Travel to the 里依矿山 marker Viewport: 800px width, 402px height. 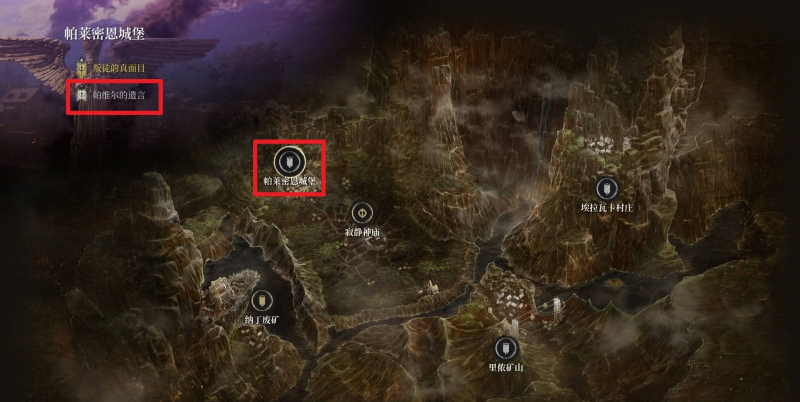[x=506, y=349]
